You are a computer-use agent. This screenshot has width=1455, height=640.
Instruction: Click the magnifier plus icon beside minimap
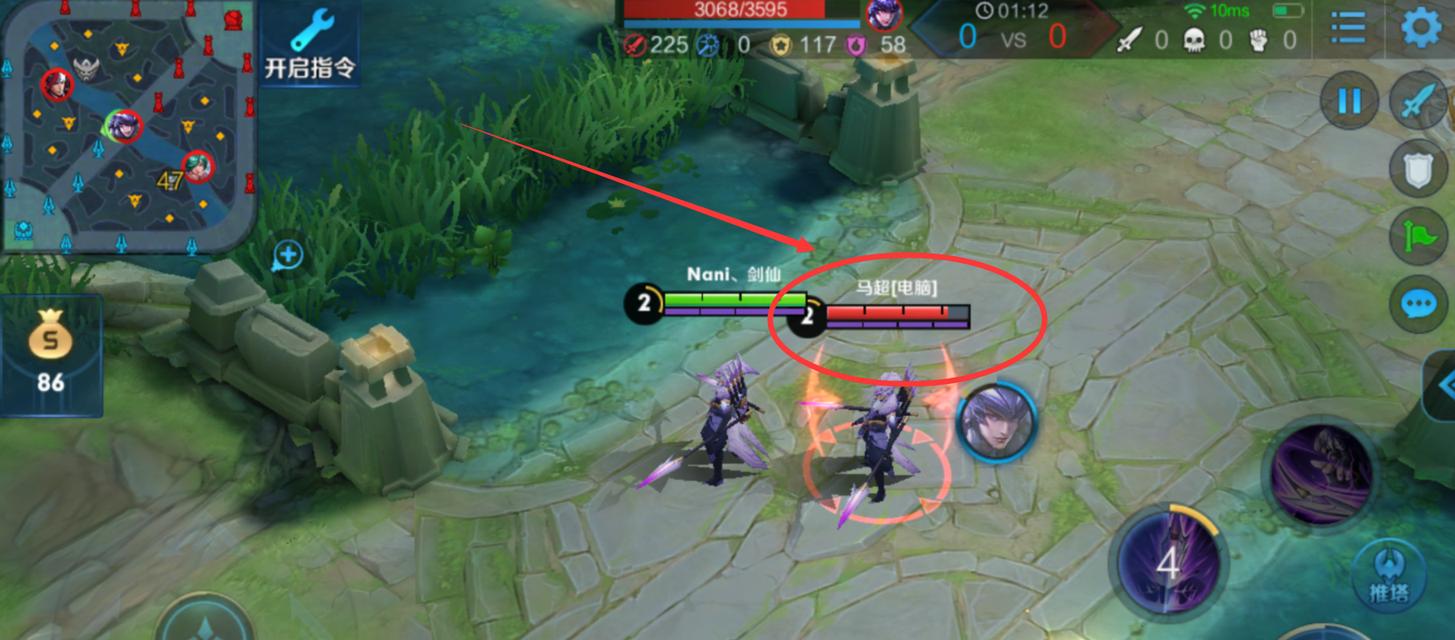coord(288,256)
